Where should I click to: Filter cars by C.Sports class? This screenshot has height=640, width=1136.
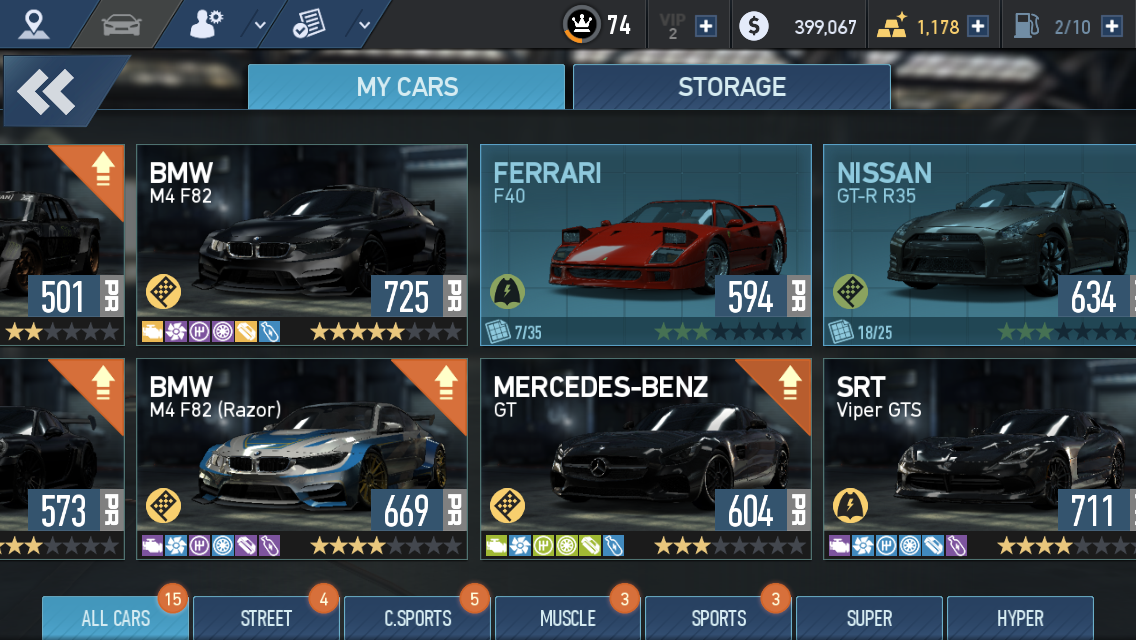click(x=418, y=619)
